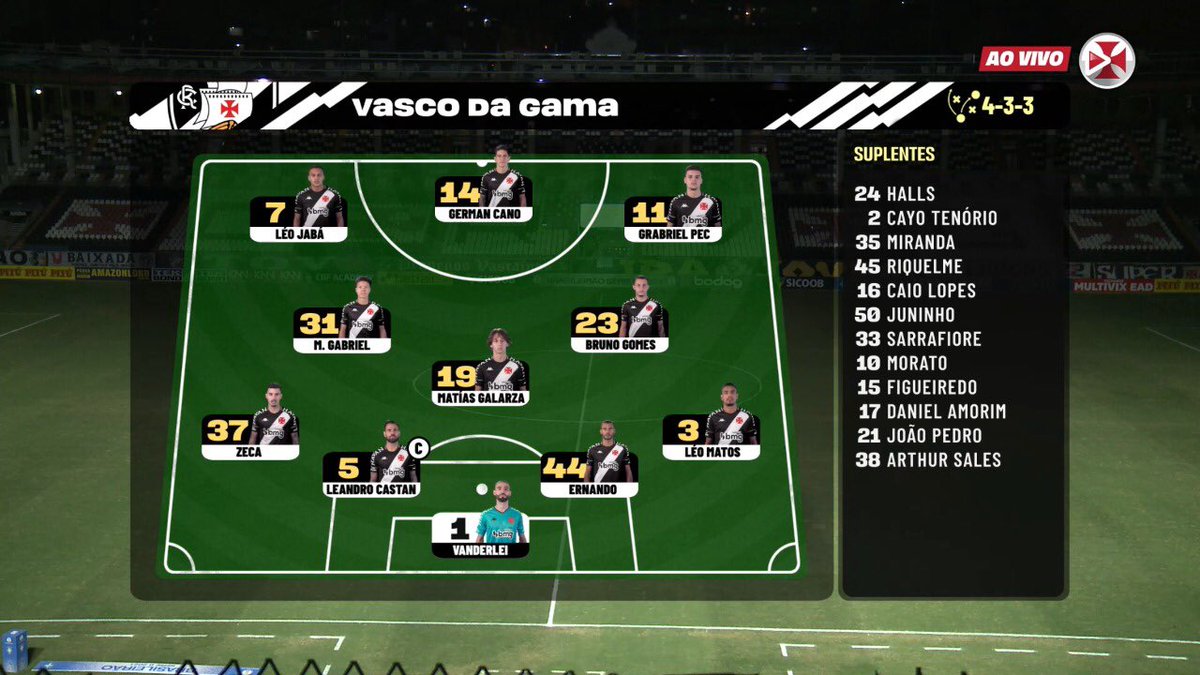Pick Bruno Gomes' number 23 card
Image resolution: width=1200 pixels, height=675 pixels.
coord(619,329)
